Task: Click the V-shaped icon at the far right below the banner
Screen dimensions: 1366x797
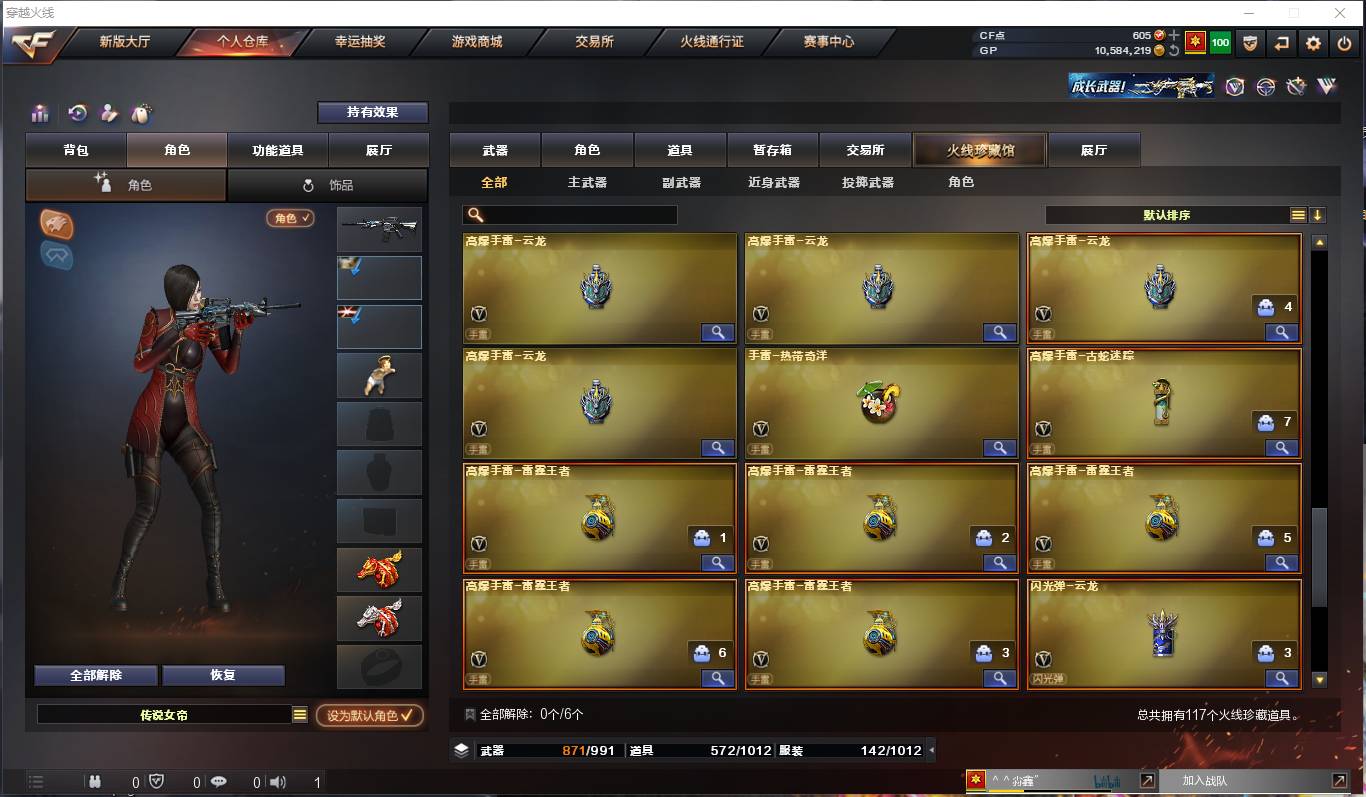Action: click(x=1327, y=87)
